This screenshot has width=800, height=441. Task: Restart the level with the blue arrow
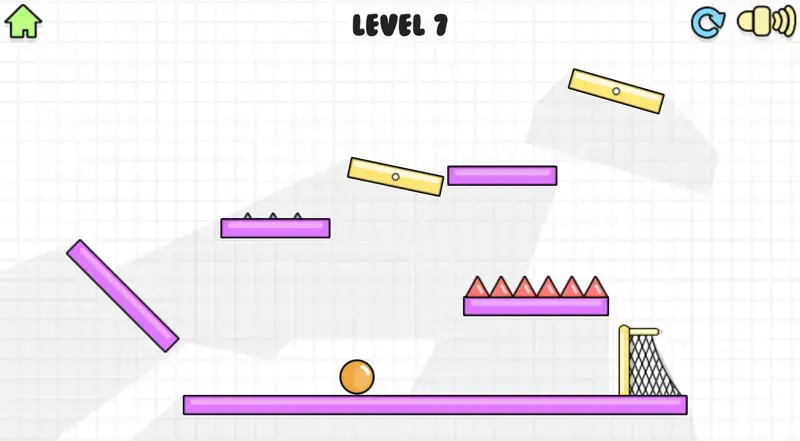tap(707, 23)
